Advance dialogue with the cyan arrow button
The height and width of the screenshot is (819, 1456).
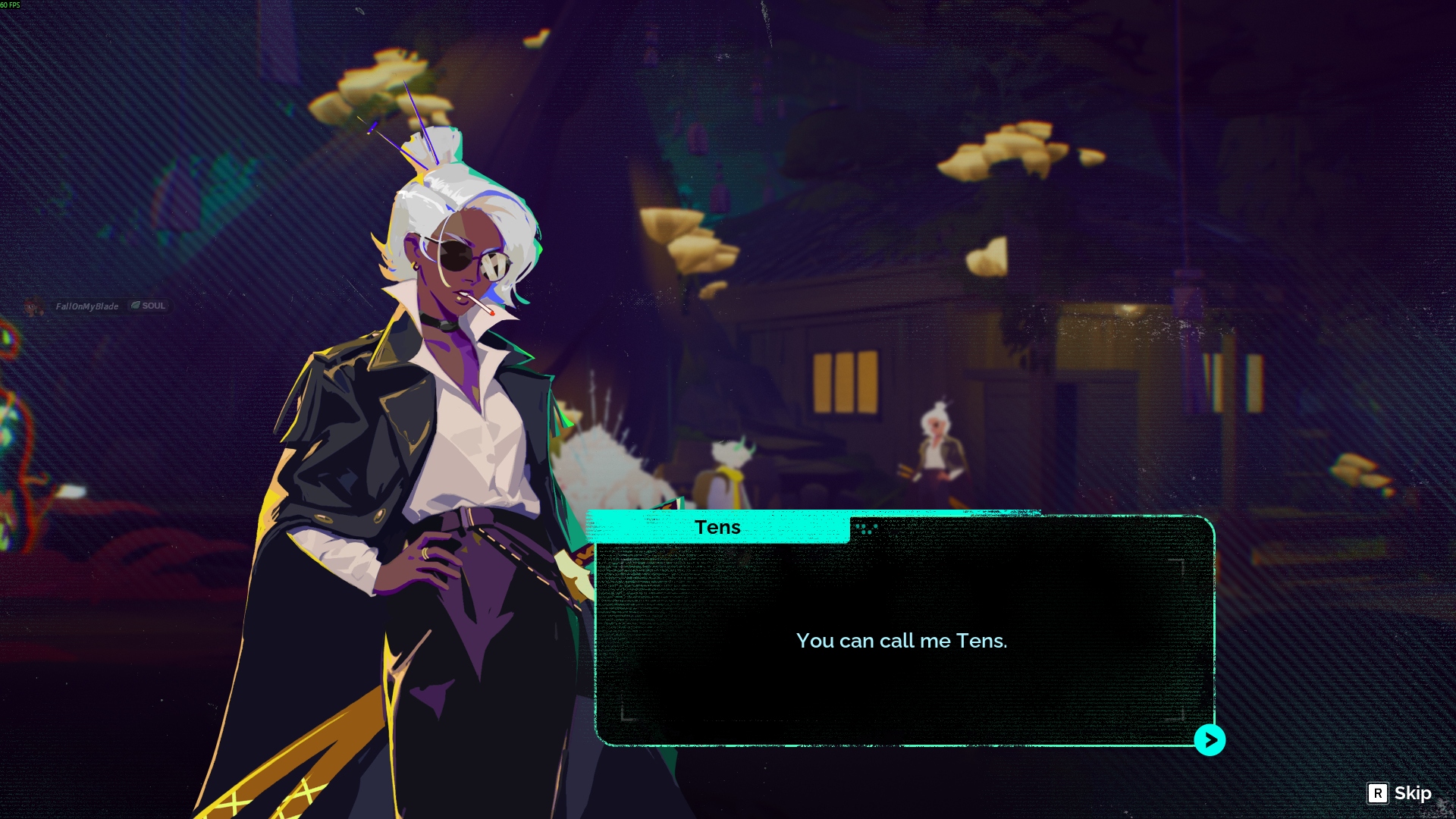click(1210, 740)
